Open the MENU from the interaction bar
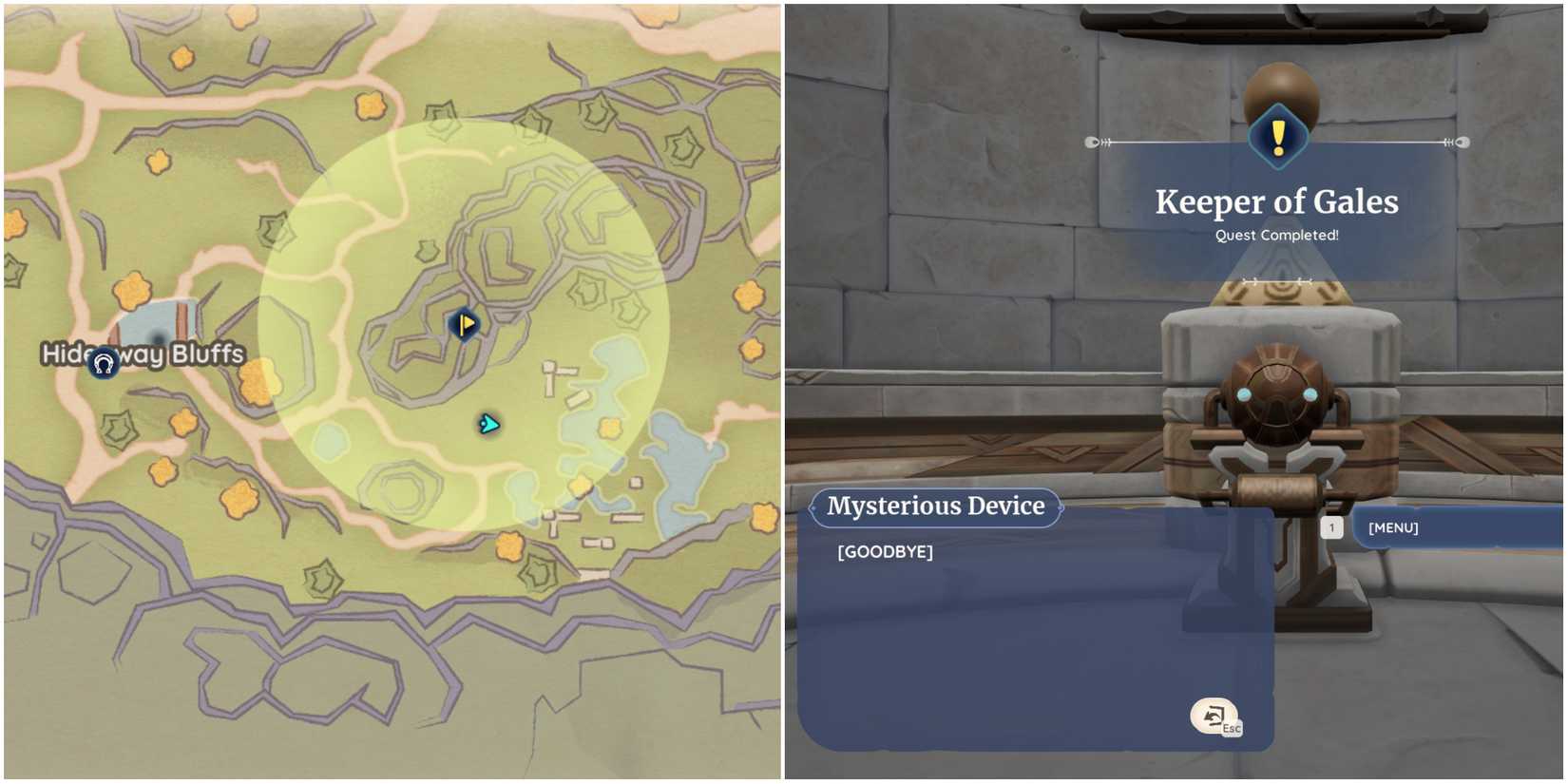Image resolution: width=1568 pixels, height=784 pixels. 1391,526
